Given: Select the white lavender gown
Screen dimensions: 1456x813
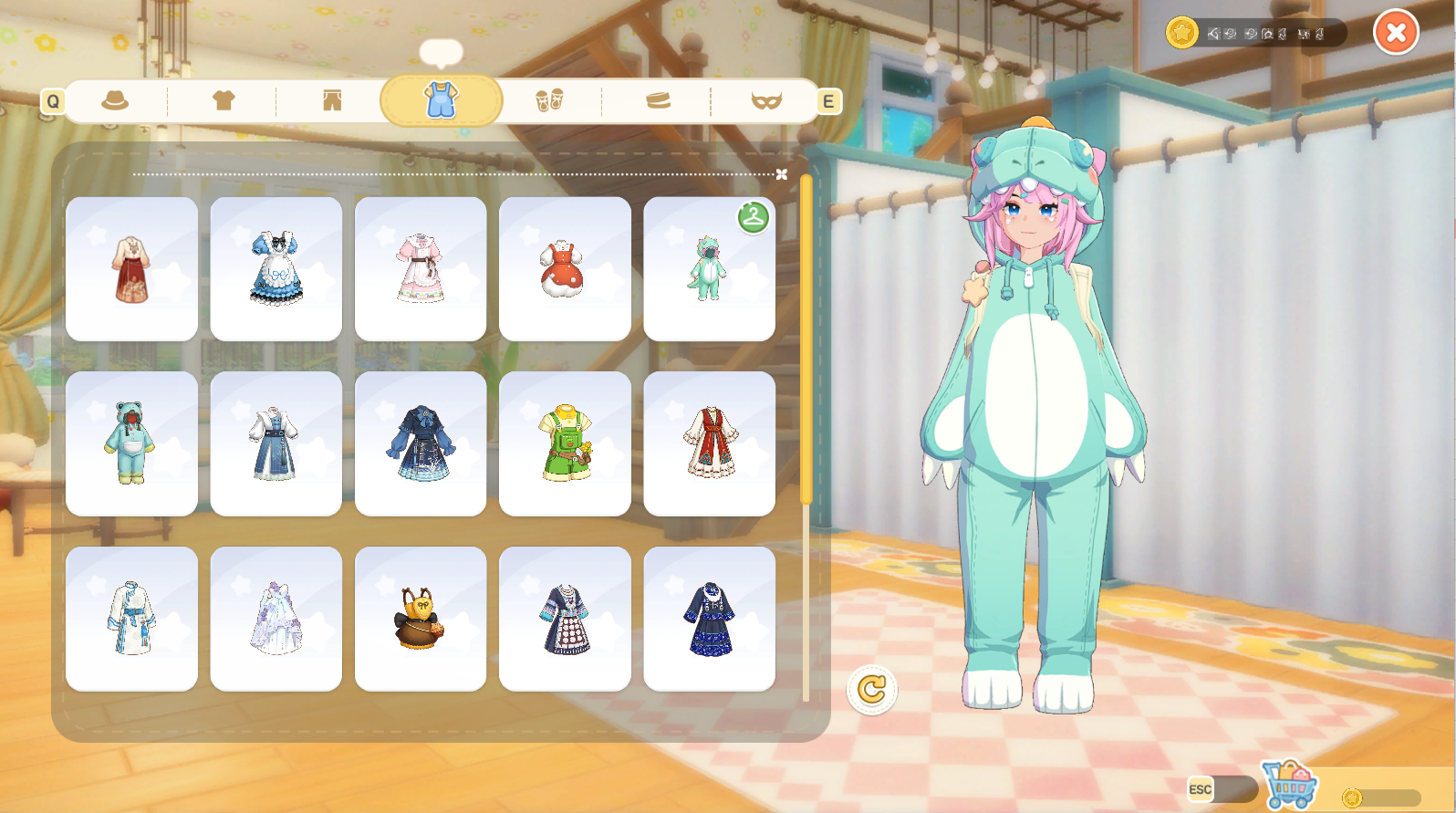Looking at the screenshot, I should (276, 619).
